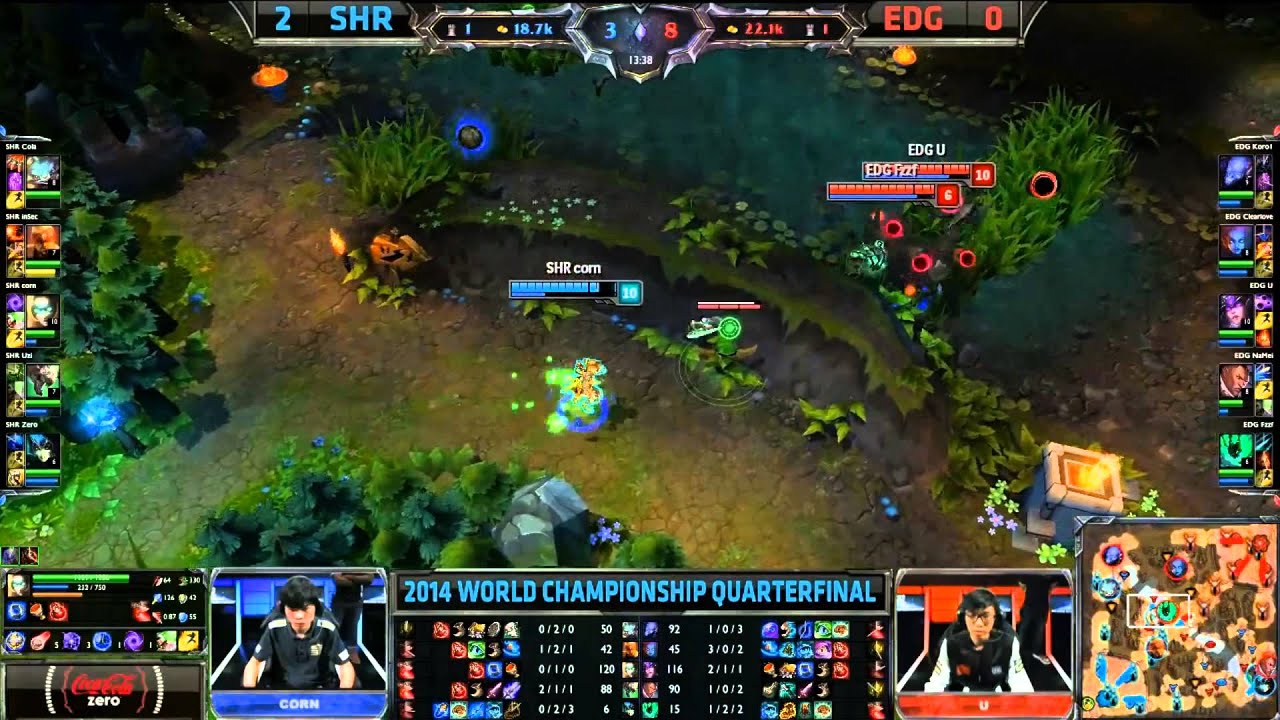Click EDG's gold total icon at top
This screenshot has width=1280, height=720.
[x=734, y=28]
